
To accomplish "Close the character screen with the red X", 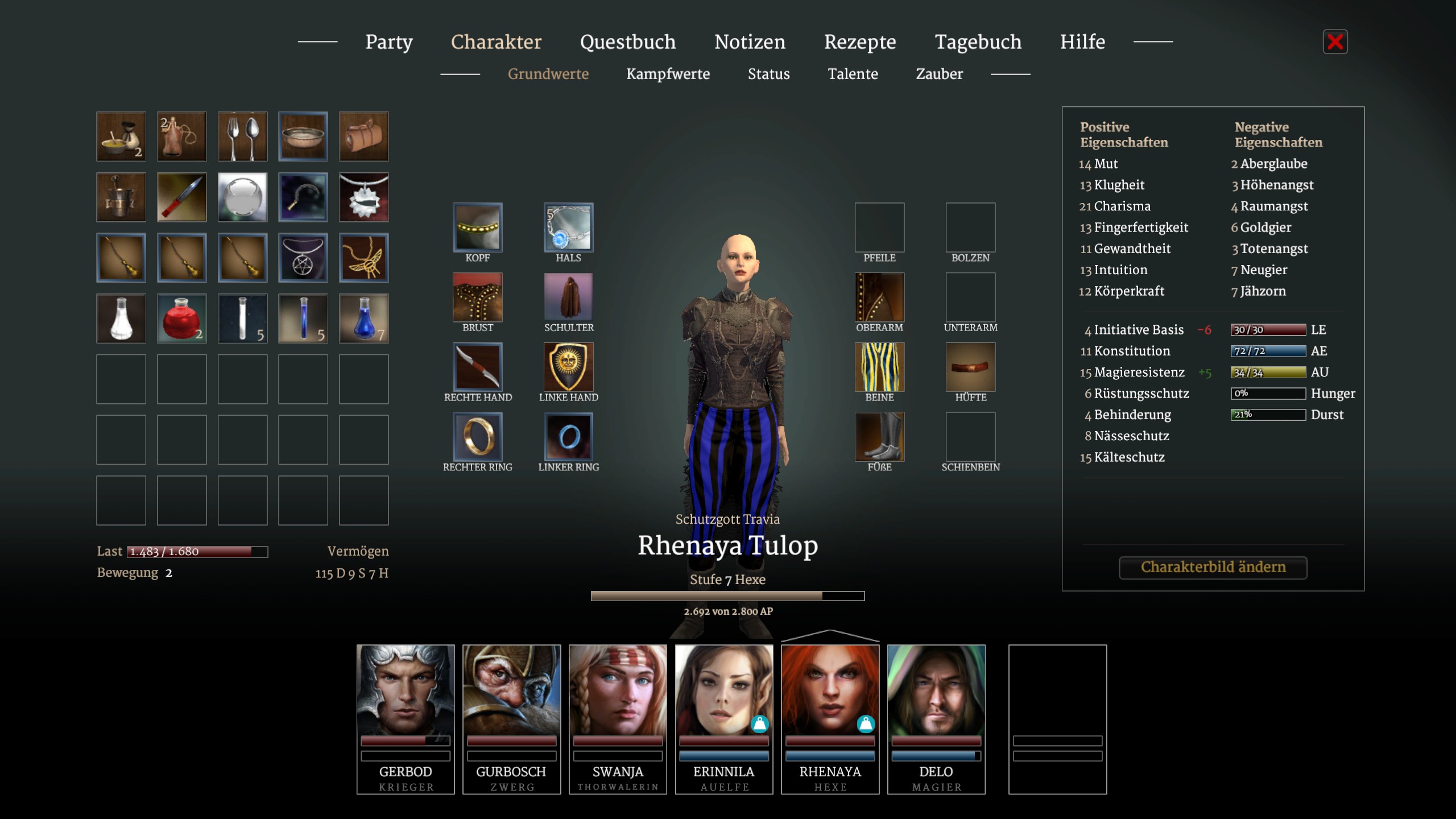I will pos(1335,42).
